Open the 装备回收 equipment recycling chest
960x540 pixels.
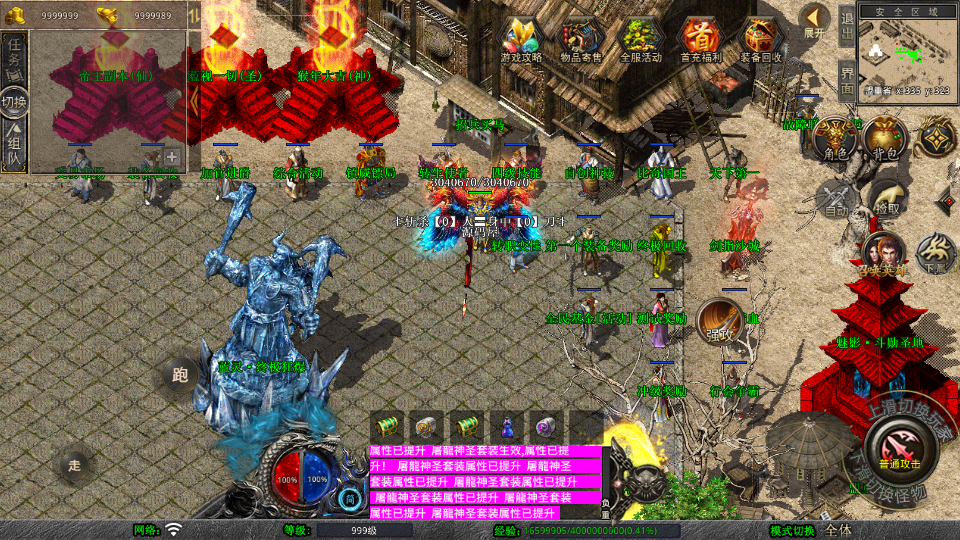[x=761, y=39]
